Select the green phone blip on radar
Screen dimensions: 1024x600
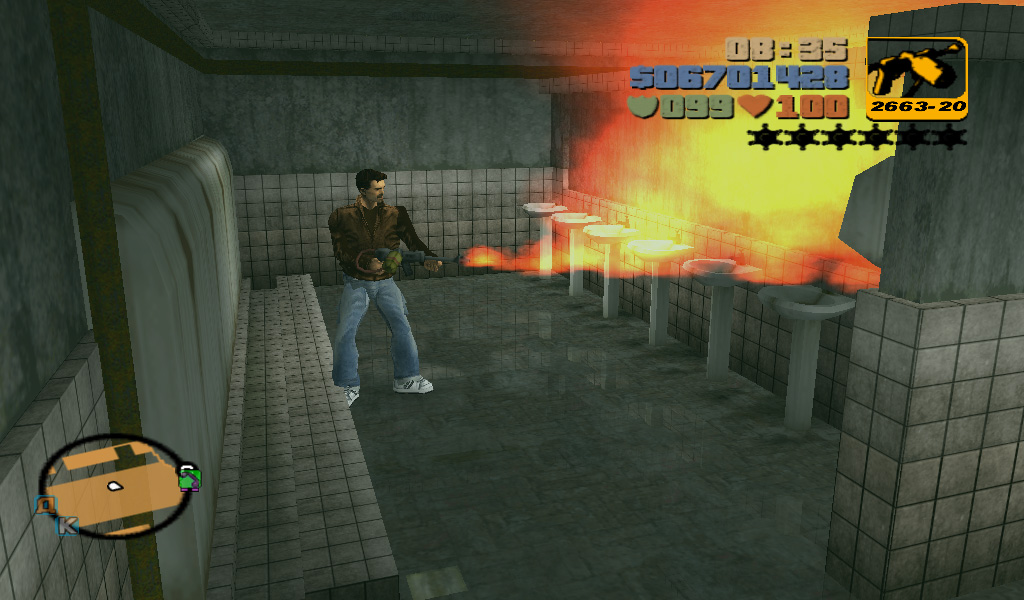(x=188, y=478)
